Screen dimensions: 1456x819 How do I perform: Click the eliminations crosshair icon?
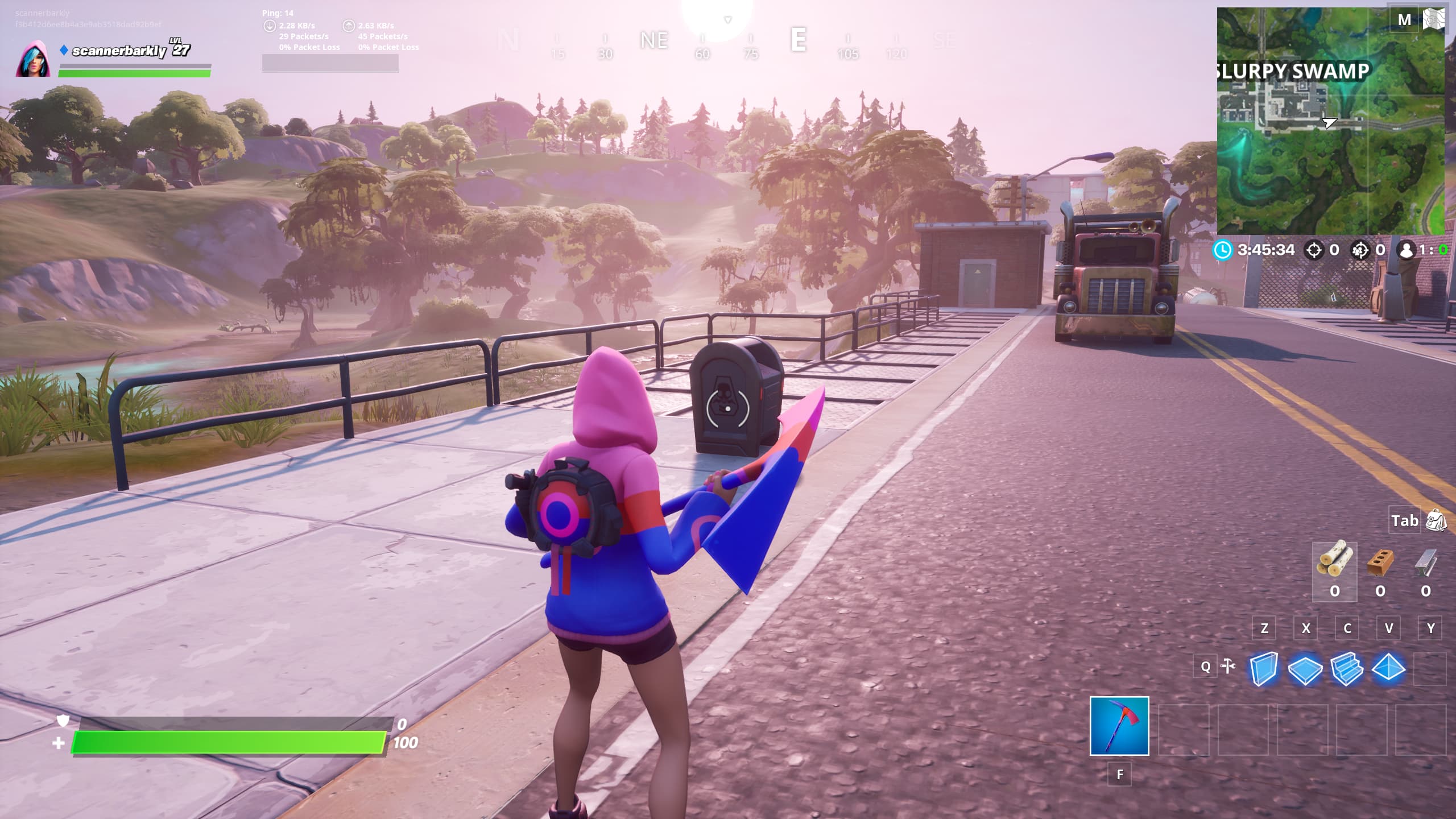pos(1314,249)
